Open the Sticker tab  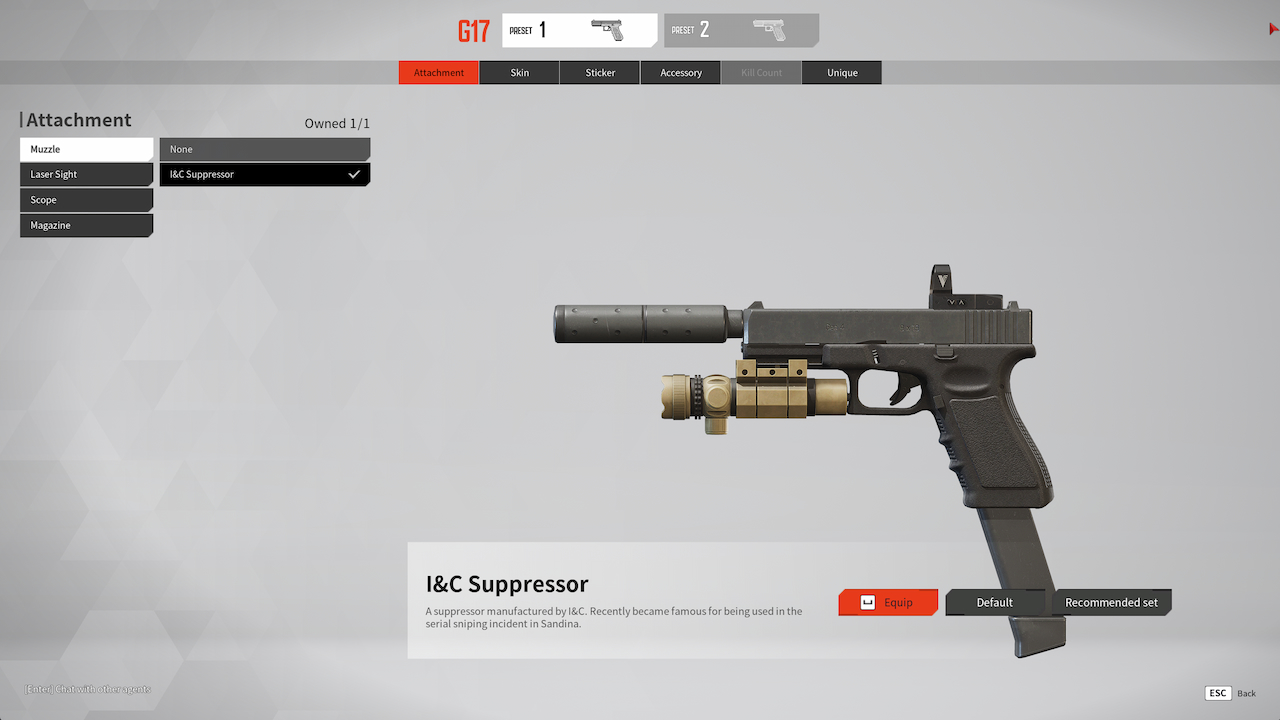pyautogui.click(x=600, y=73)
